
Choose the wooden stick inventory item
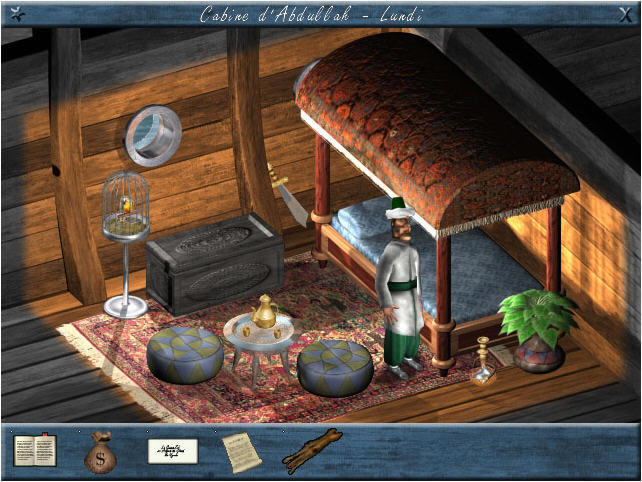coord(312,451)
